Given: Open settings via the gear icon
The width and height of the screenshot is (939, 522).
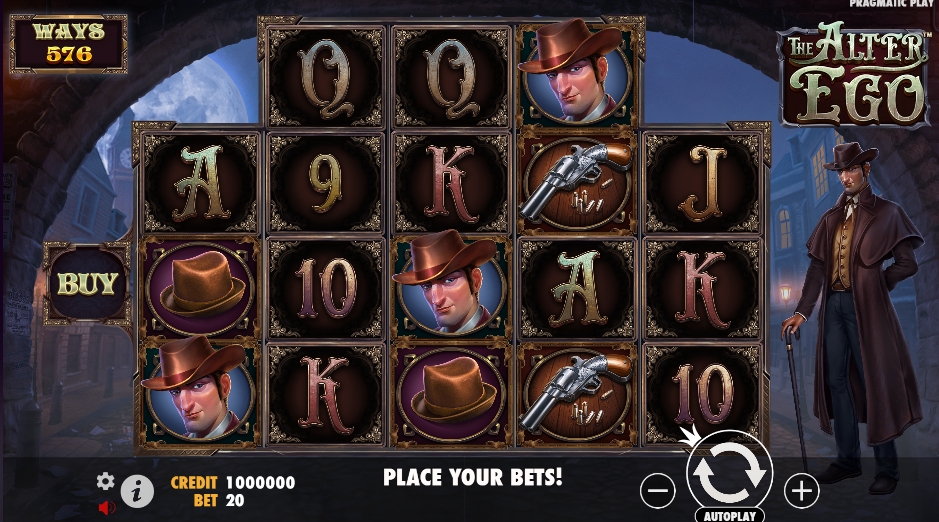Looking at the screenshot, I should coord(105,481).
